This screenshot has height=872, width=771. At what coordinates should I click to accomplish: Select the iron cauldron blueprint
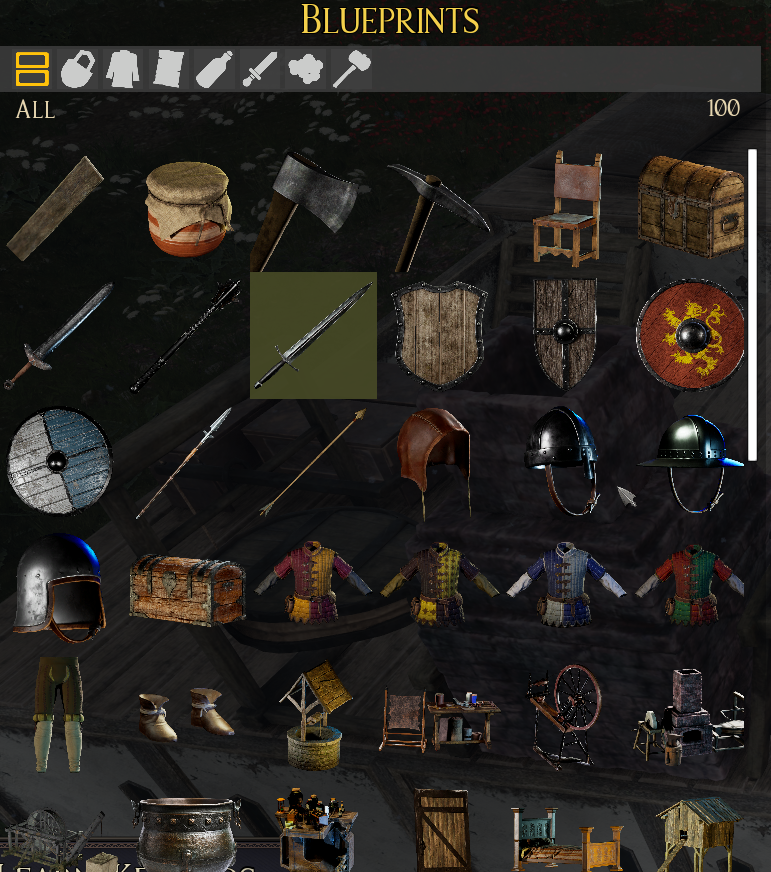[x=187, y=832]
